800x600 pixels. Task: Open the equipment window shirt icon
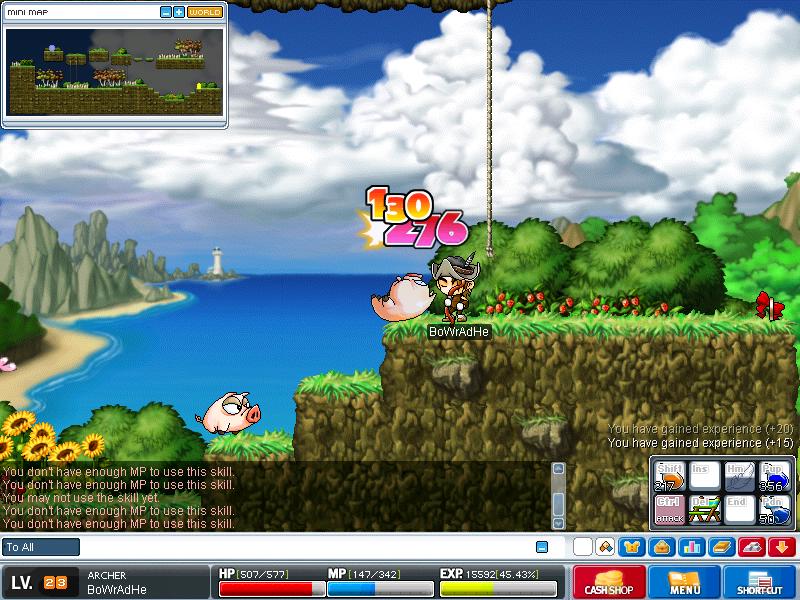[x=631, y=547]
